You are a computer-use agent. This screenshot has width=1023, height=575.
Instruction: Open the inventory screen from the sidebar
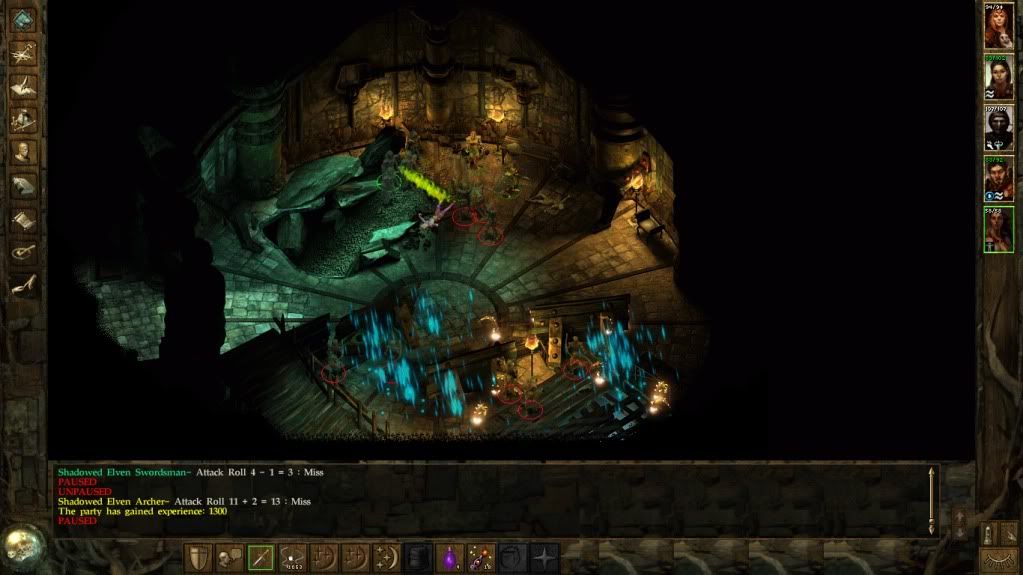click(23, 119)
